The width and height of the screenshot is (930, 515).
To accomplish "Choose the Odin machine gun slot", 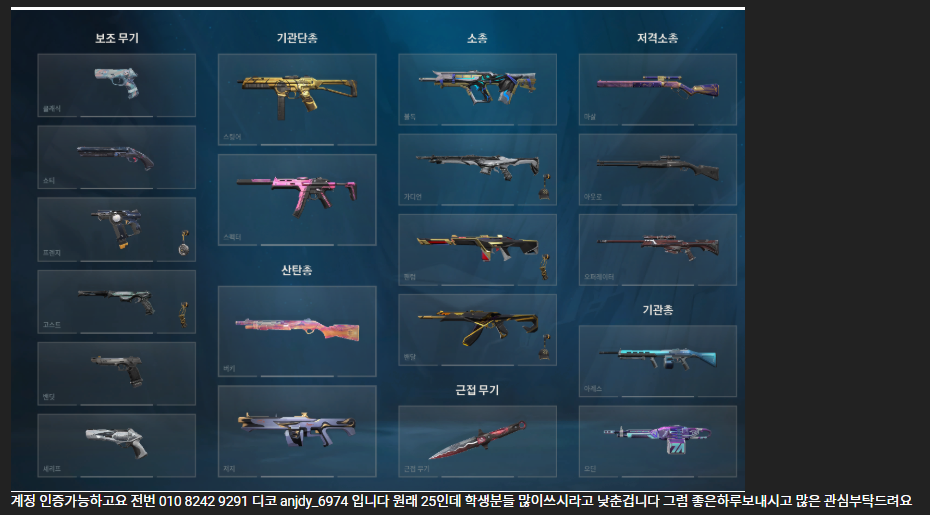I will coord(657,440).
